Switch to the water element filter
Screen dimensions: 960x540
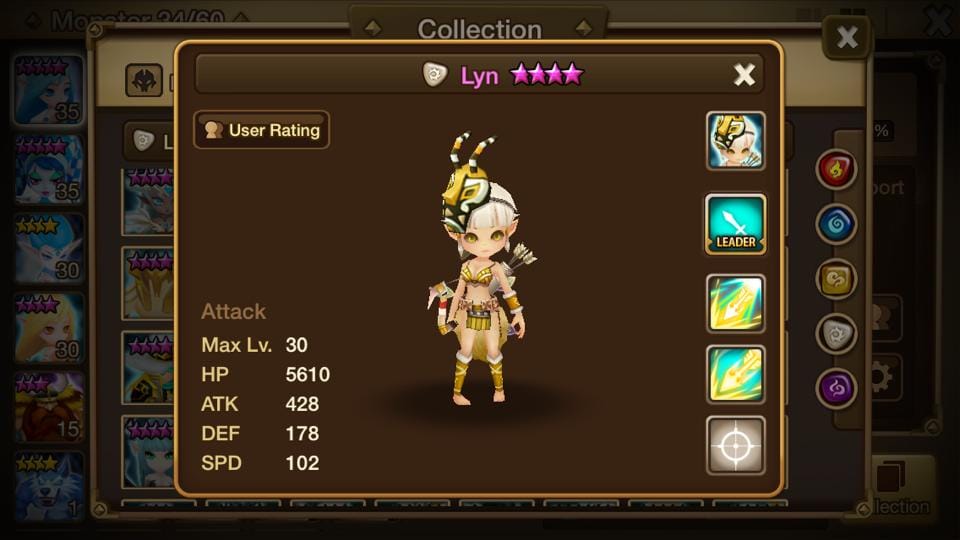tap(836, 224)
